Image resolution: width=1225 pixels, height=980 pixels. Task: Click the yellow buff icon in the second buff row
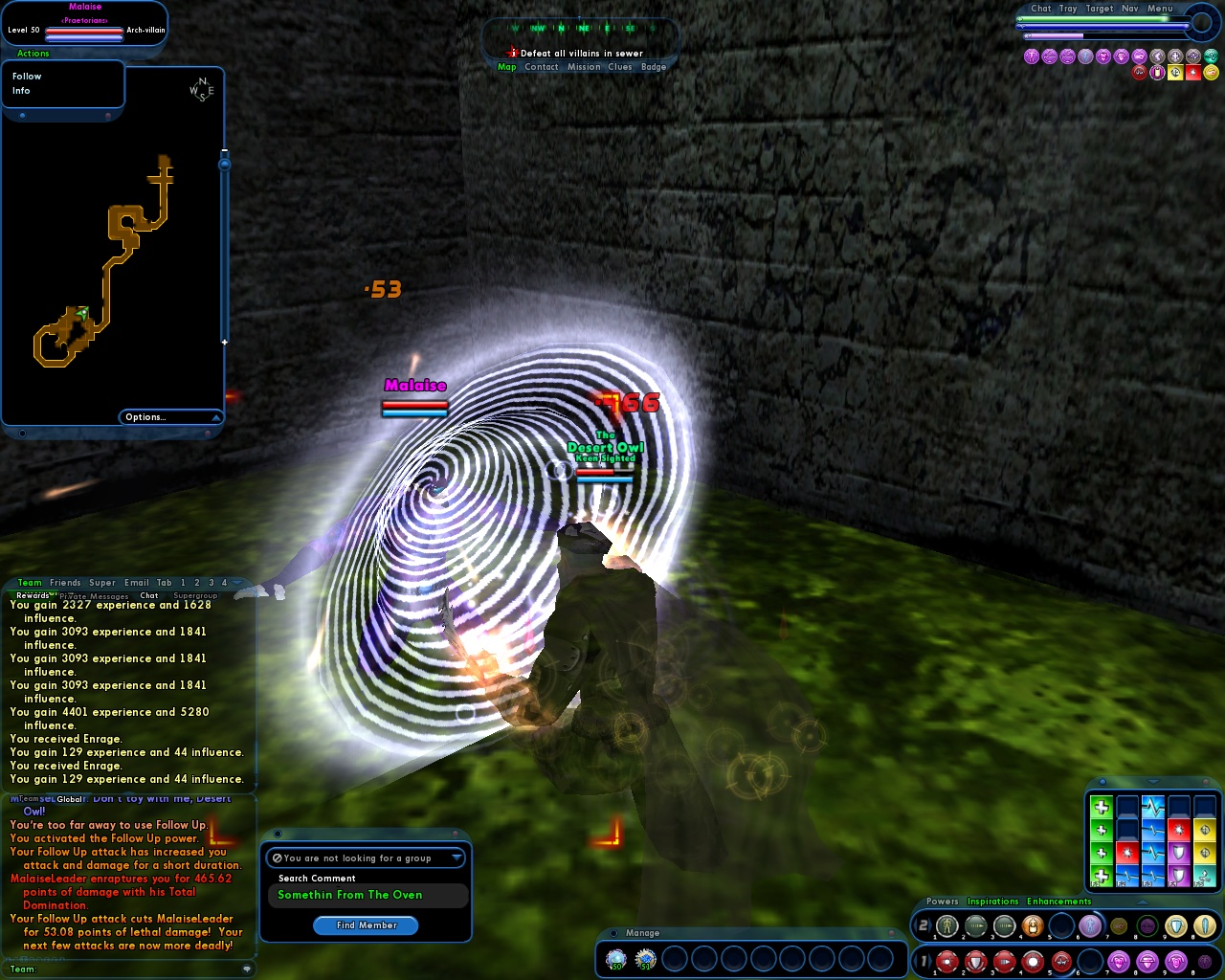click(x=1175, y=73)
